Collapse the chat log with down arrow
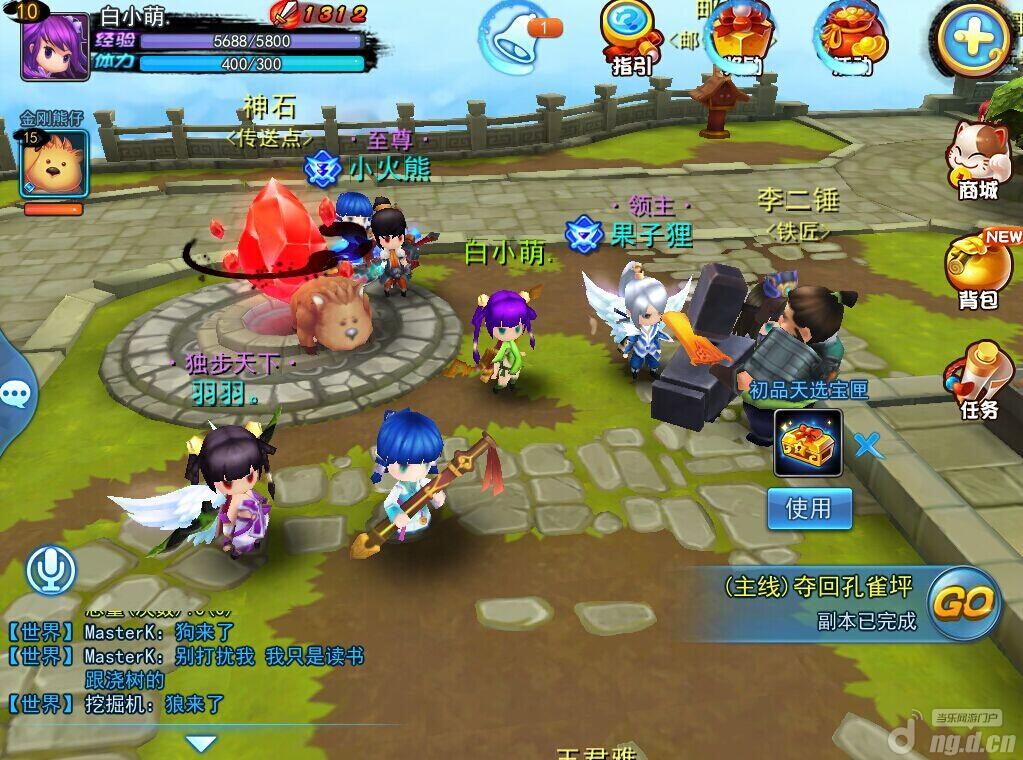This screenshot has width=1023, height=760. tap(202, 743)
